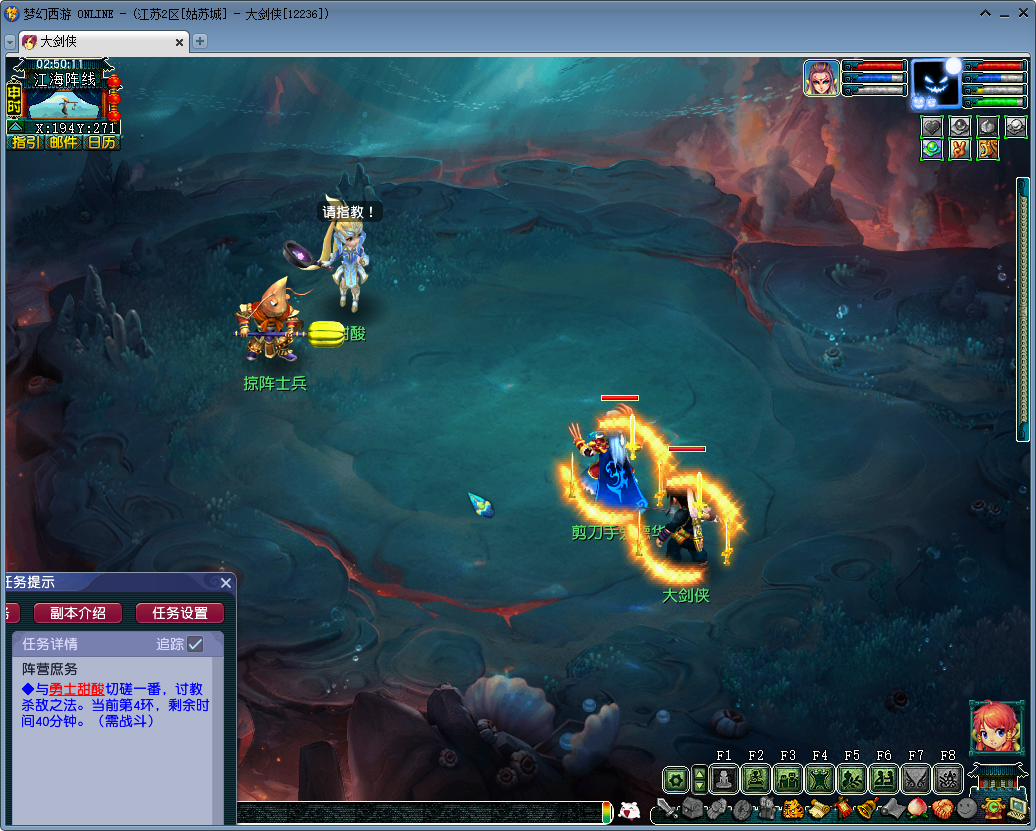Viewport: 1036px width, 831px height.
Task: Click the green orb buff icon
Action: click(x=932, y=149)
